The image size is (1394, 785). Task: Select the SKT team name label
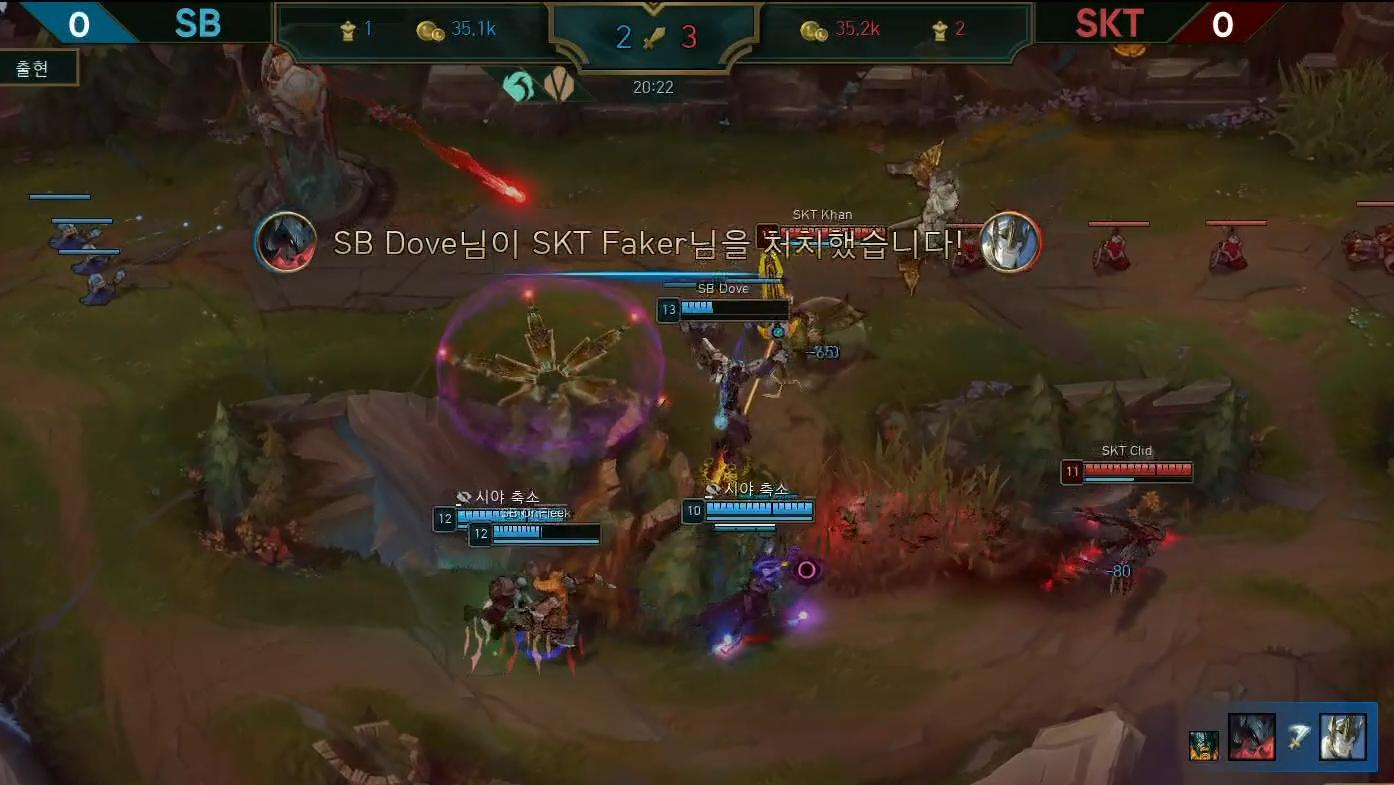[x=1110, y=24]
